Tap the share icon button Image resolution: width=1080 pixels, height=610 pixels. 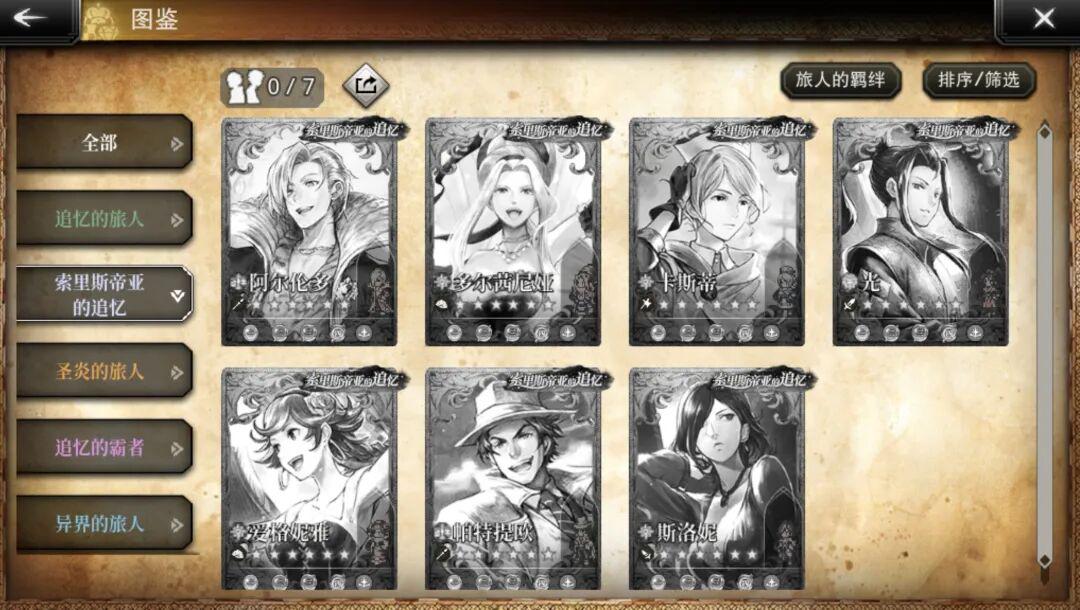coord(366,86)
